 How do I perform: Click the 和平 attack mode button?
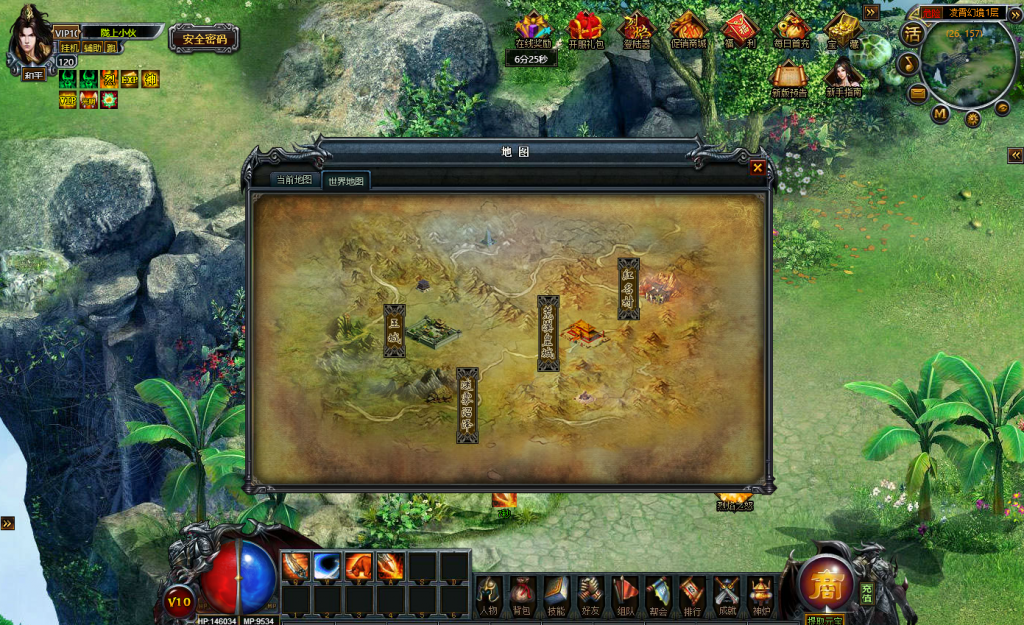coord(35,74)
